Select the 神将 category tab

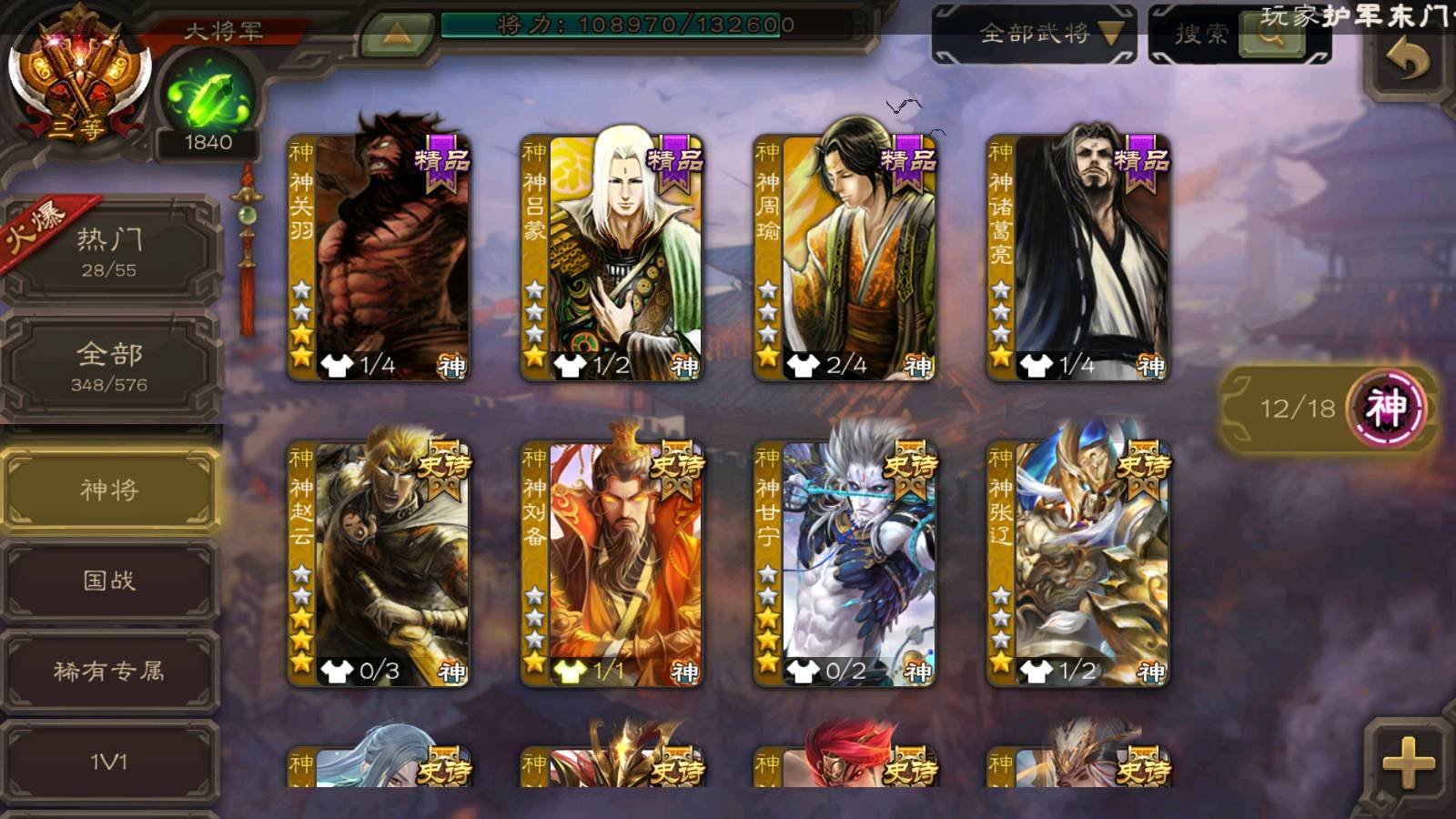point(109,490)
